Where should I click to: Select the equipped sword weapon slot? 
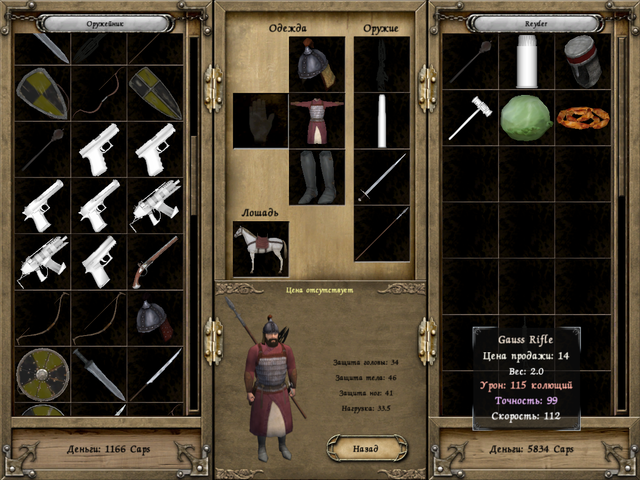[x=382, y=177]
